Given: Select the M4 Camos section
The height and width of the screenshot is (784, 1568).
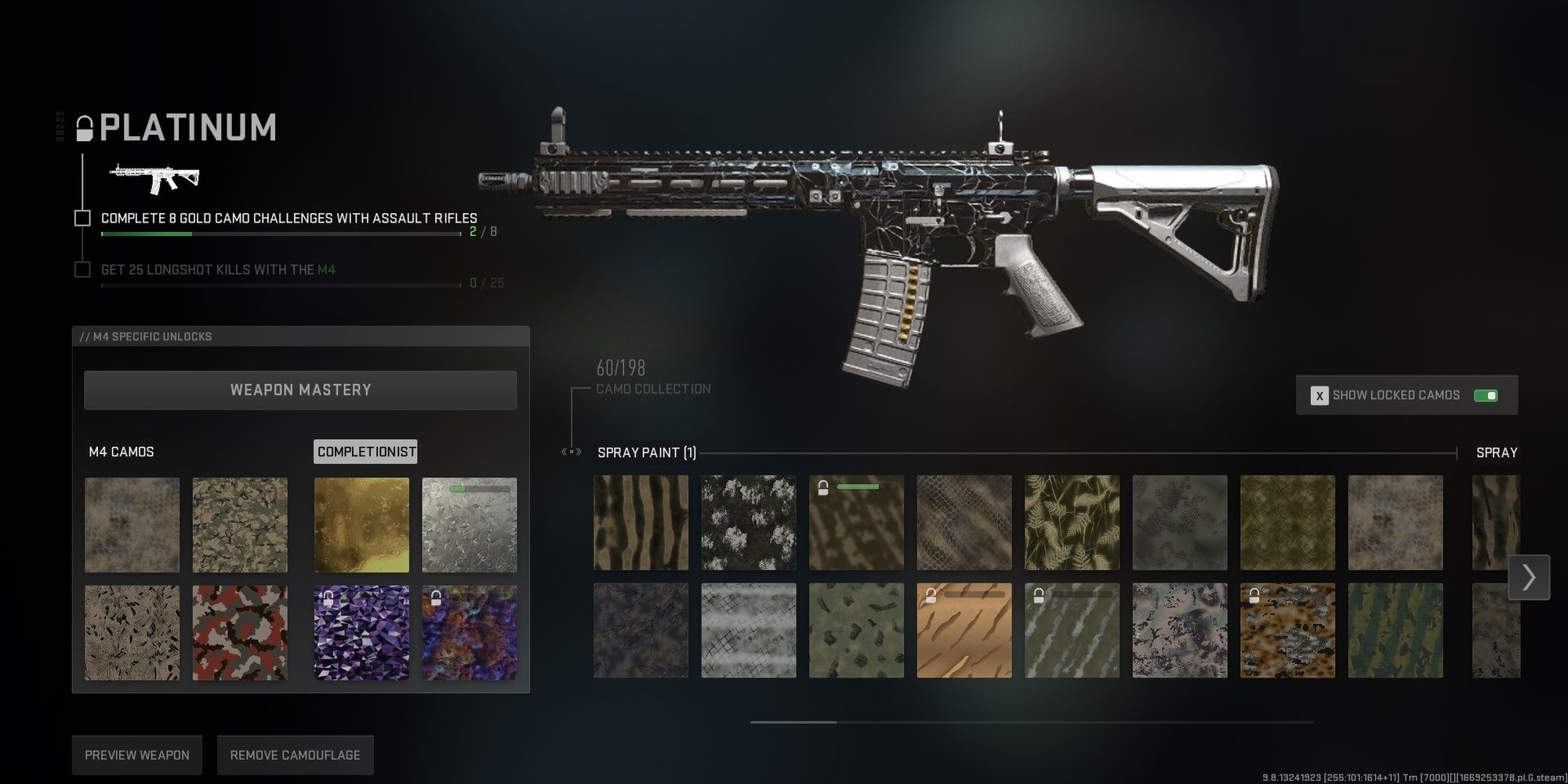Looking at the screenshot, I should coord(121,452).
